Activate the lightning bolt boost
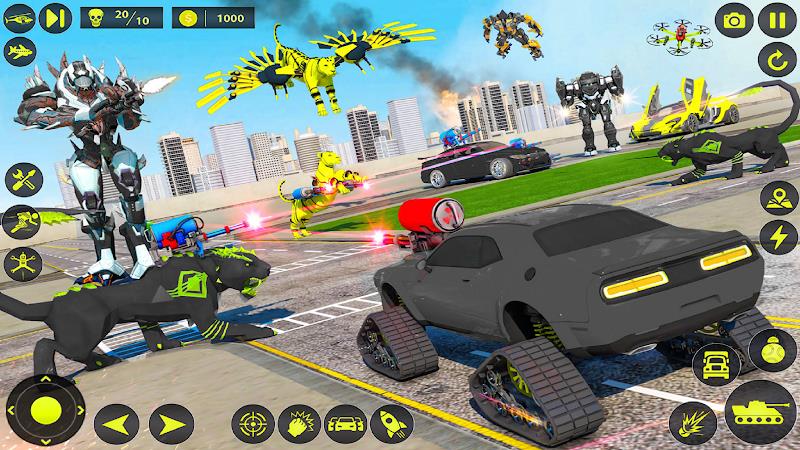800x450 pixels. point(779,237)
